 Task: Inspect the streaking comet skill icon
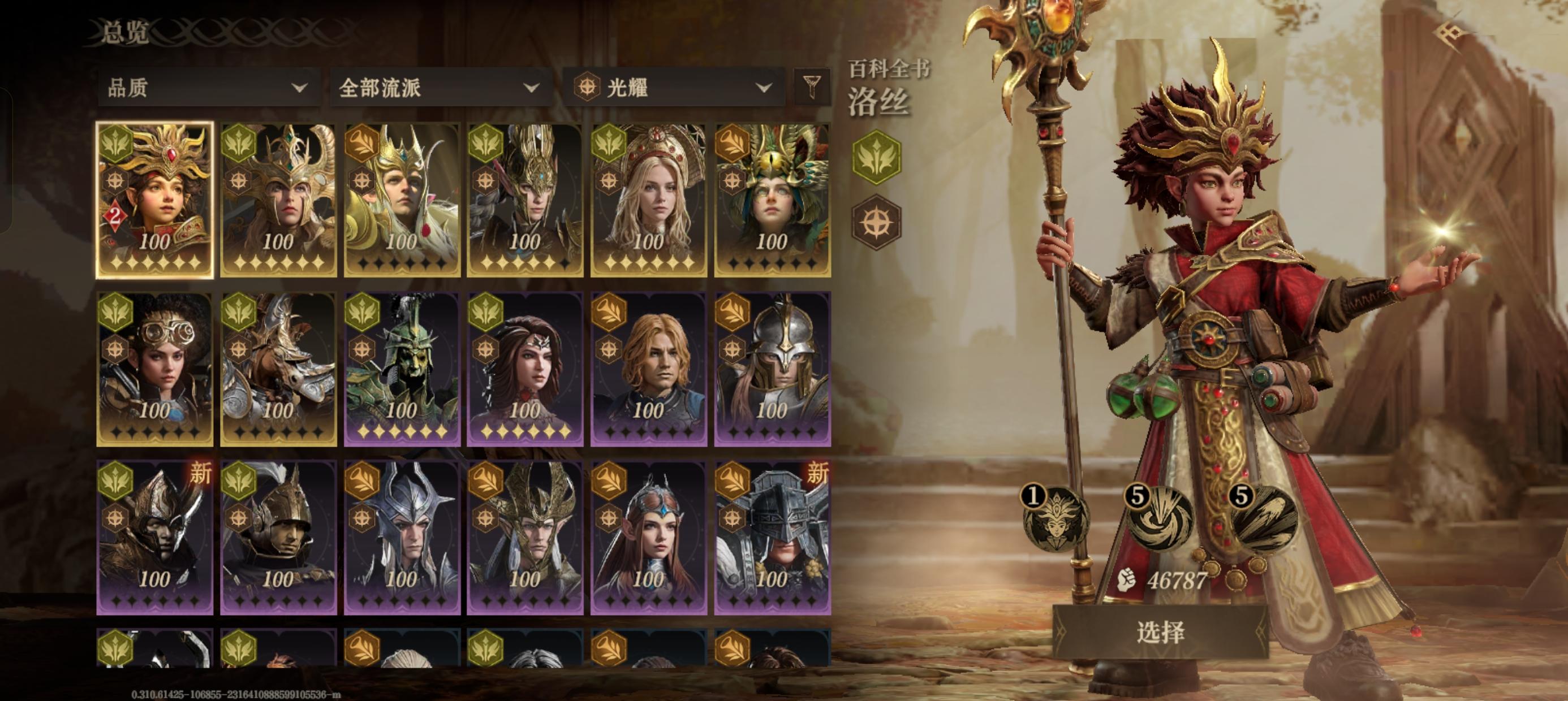click(x=1263, y=518)
